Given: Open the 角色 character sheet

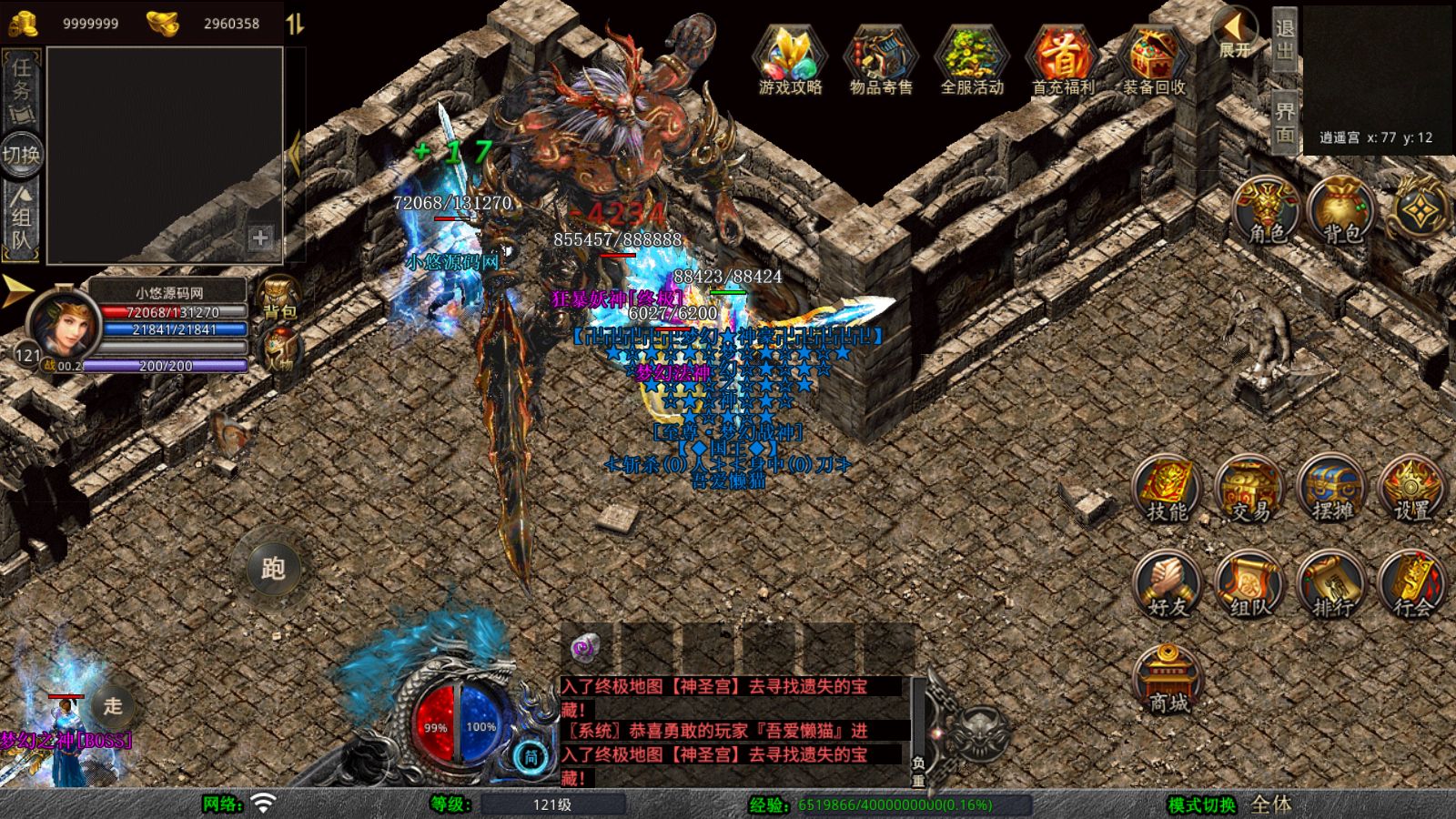Looking at the screenshot, I should point(1266,211).
